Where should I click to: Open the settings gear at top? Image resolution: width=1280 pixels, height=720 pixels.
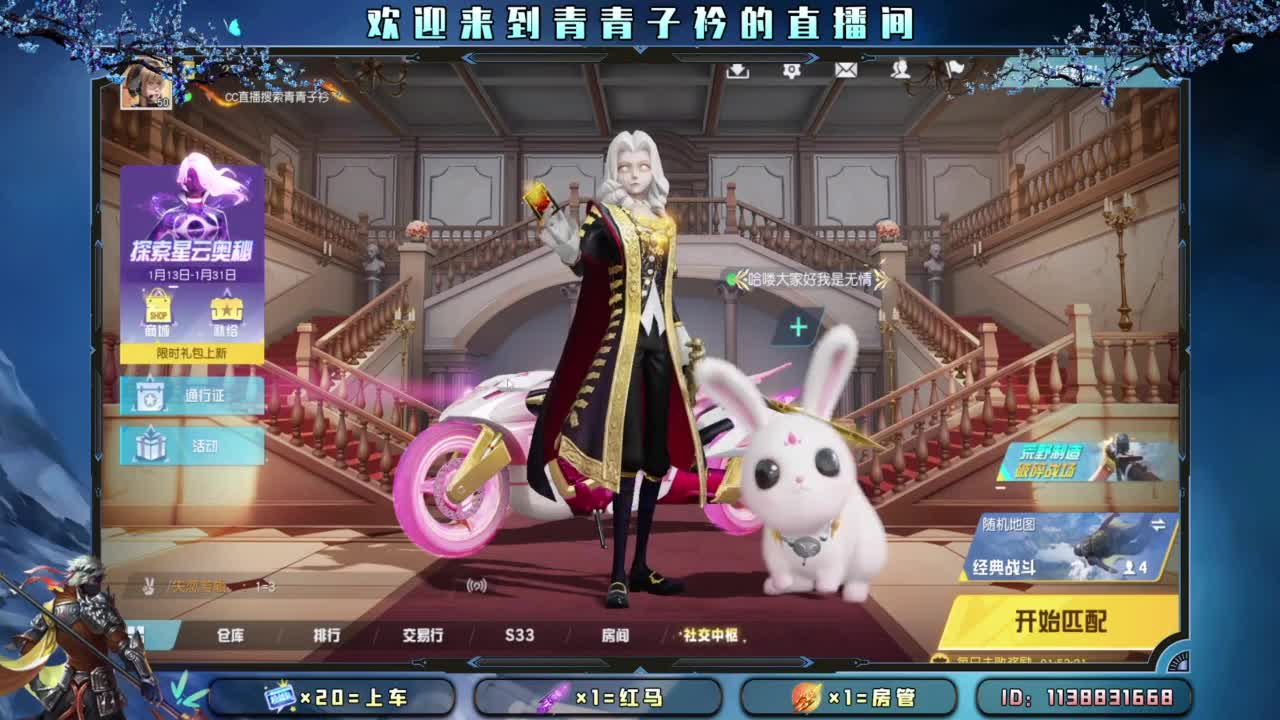click(792, 72)
